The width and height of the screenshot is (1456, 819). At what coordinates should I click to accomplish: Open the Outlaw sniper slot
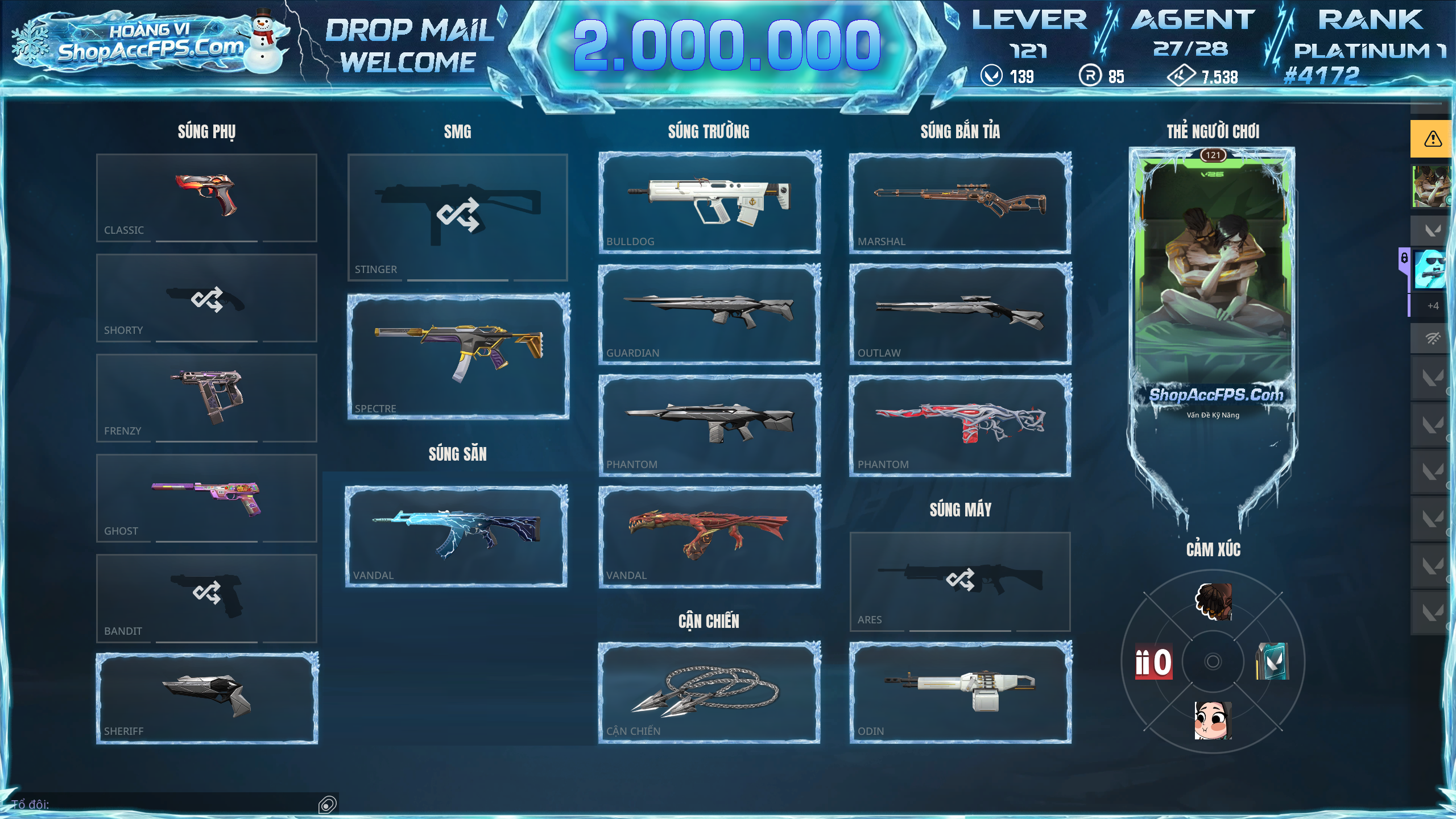[x=960, y=314]
